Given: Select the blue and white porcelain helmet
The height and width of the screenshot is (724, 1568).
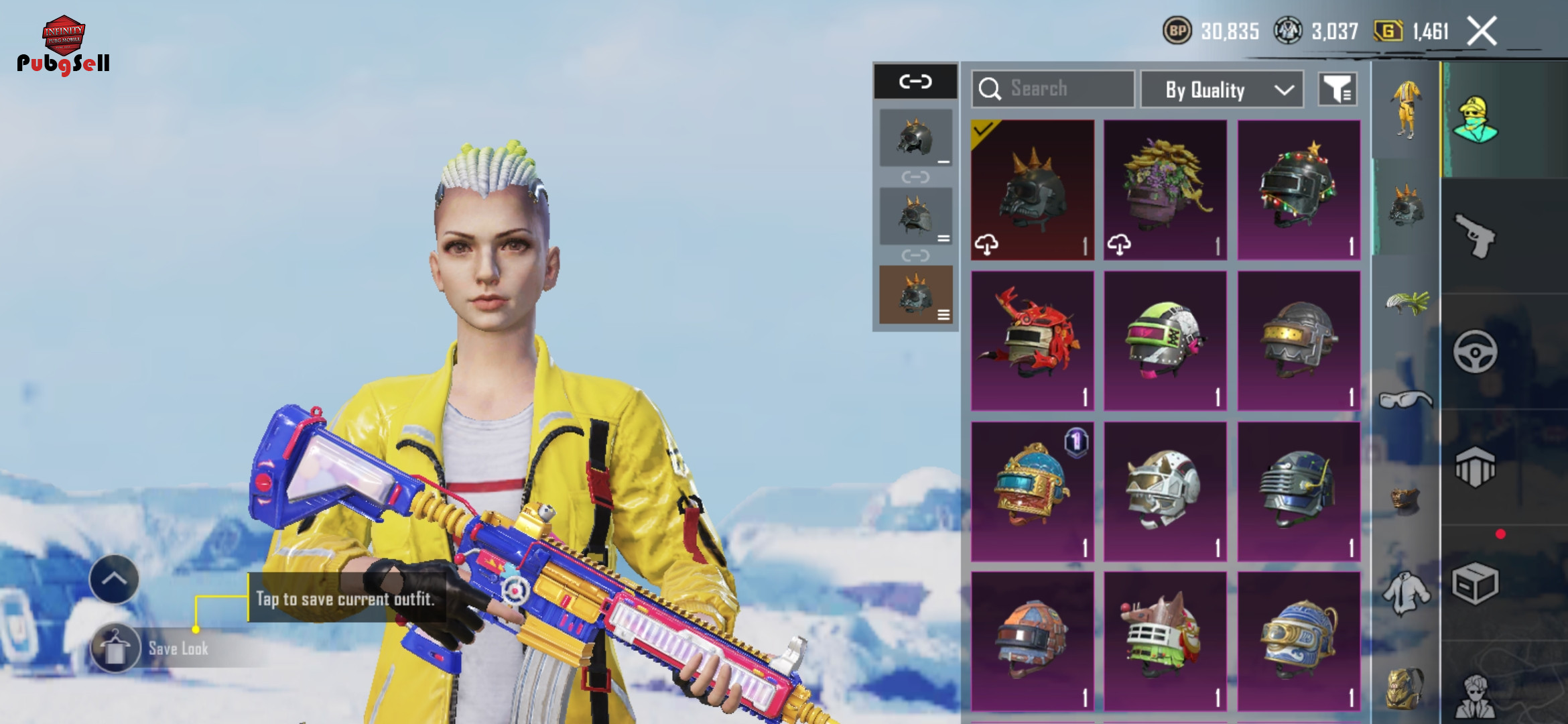Looking at the screenshot, I should pyautogui.click(x=1299, y=642).
